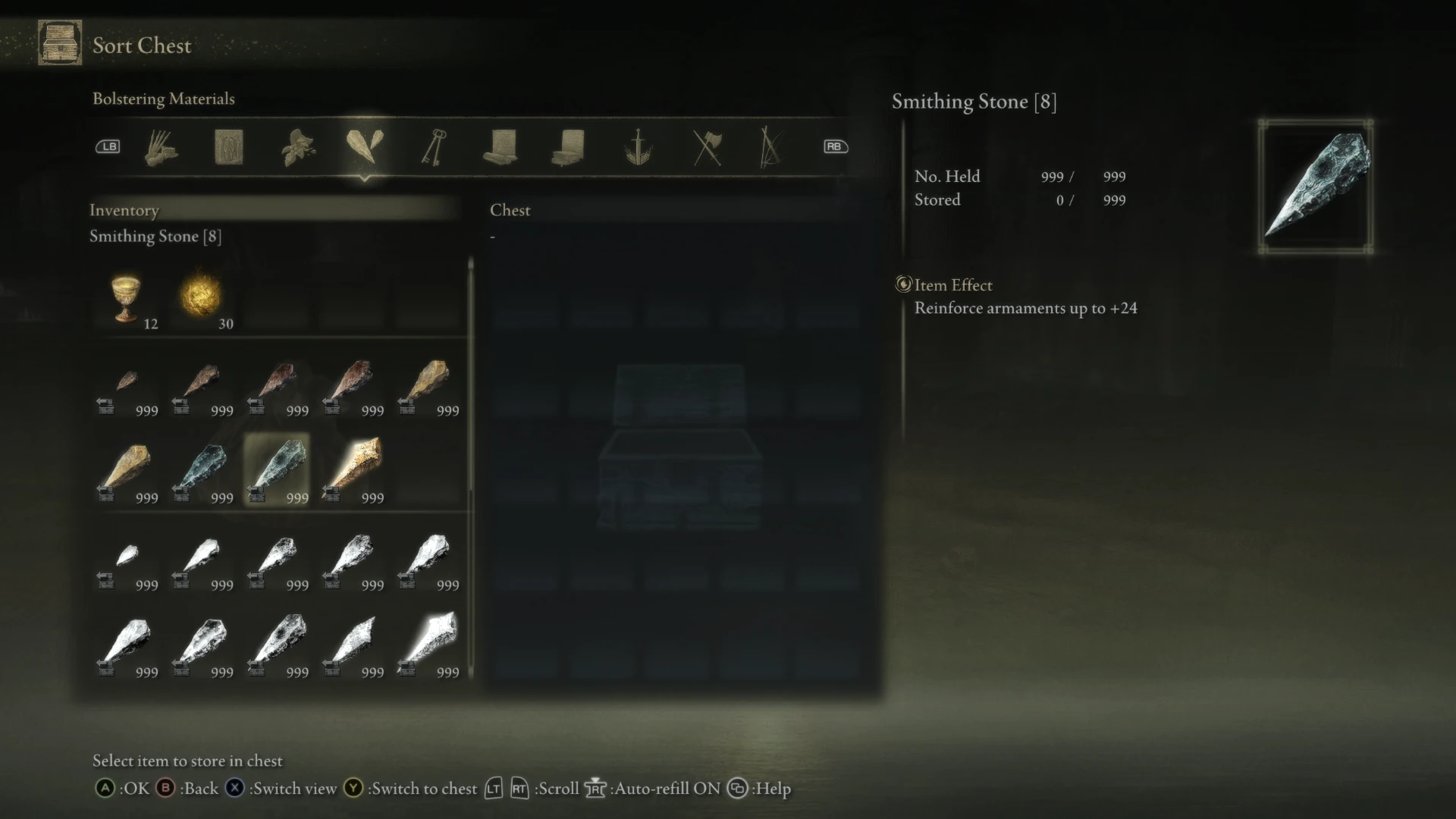Screen dimensions: 1456x819
Task: Switch to the Chest panel
Action: [510, 210]
